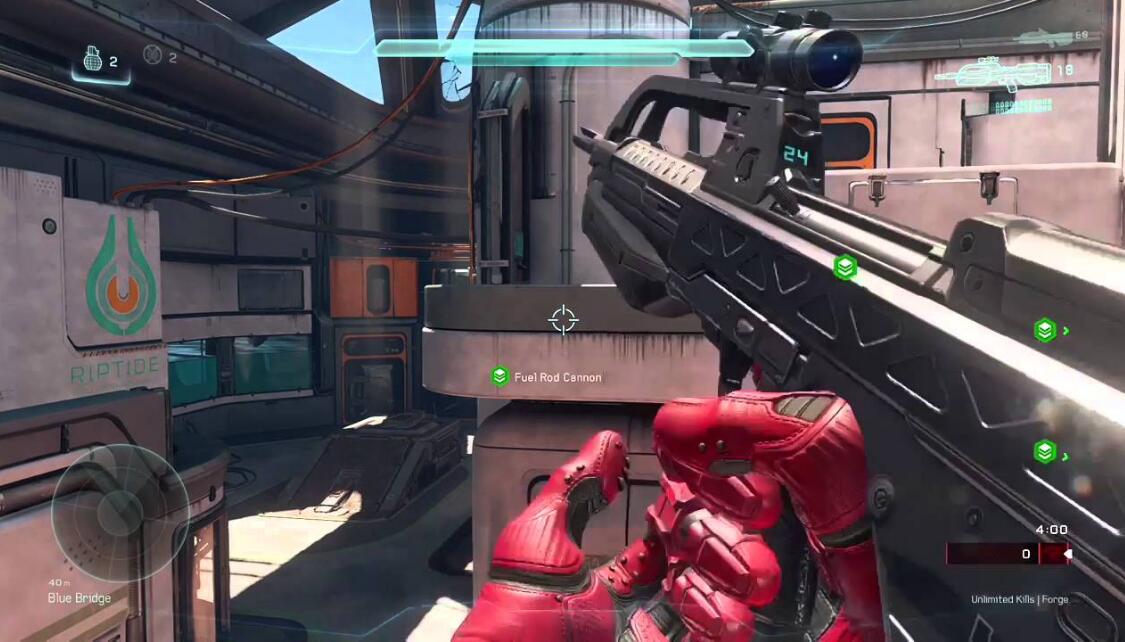
Task: Select the frag grenade icon
Action: (x=92, y=61)
